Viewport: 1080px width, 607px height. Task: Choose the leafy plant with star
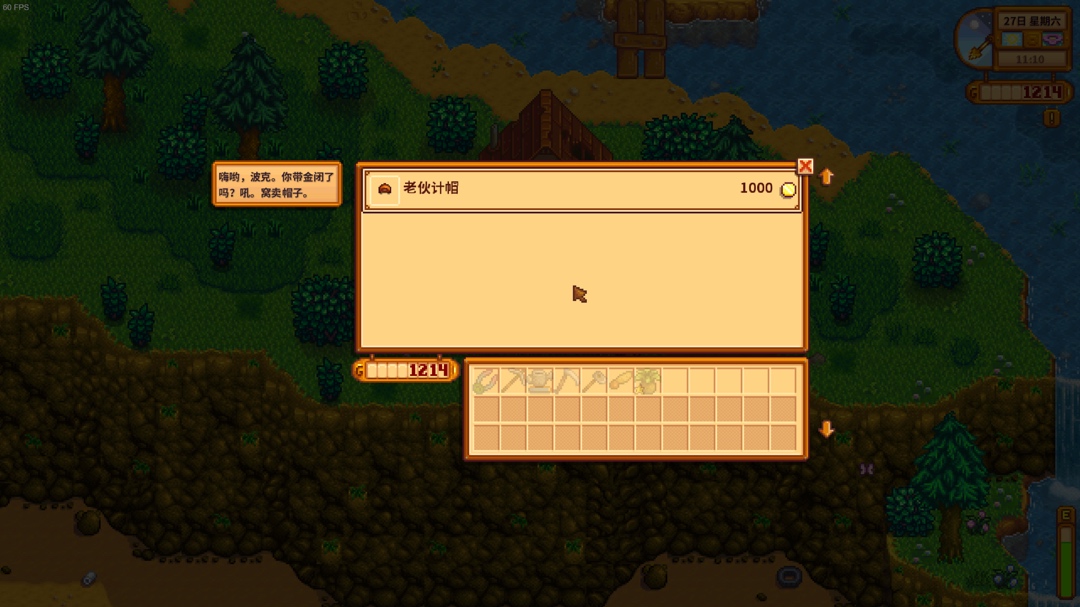pos(648,381)
